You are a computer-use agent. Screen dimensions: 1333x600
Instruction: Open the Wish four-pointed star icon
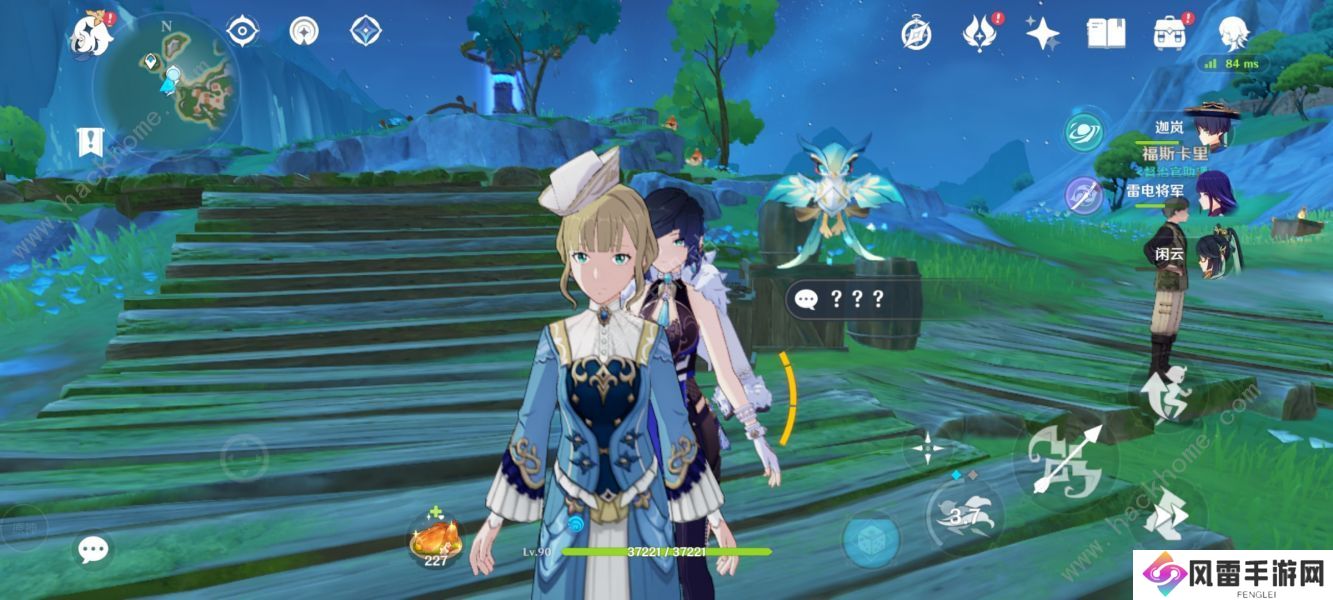(1042, 34)
